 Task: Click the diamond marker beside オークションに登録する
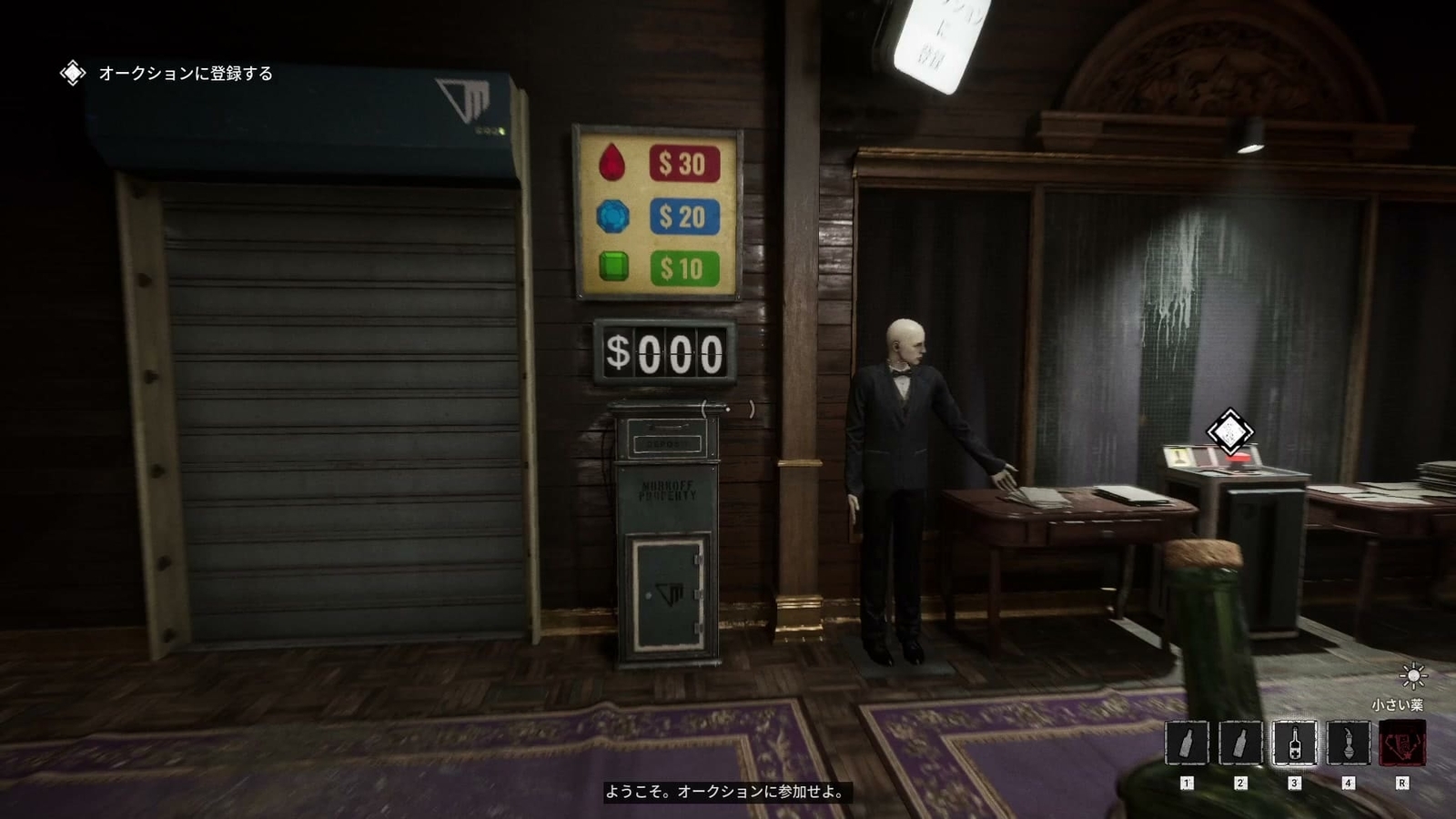(72, 73)
